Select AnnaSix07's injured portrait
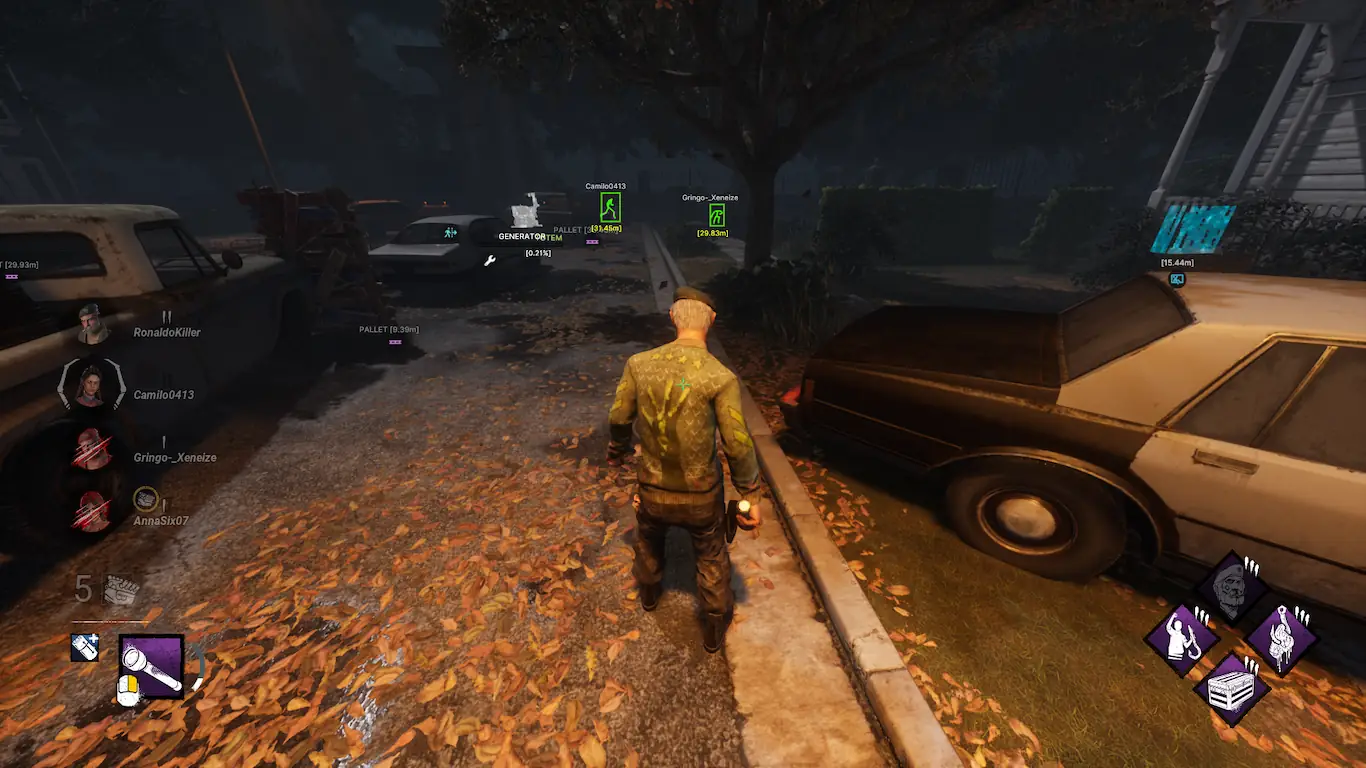The height and width of the screenshot is (768, 1366). point(92,512)
